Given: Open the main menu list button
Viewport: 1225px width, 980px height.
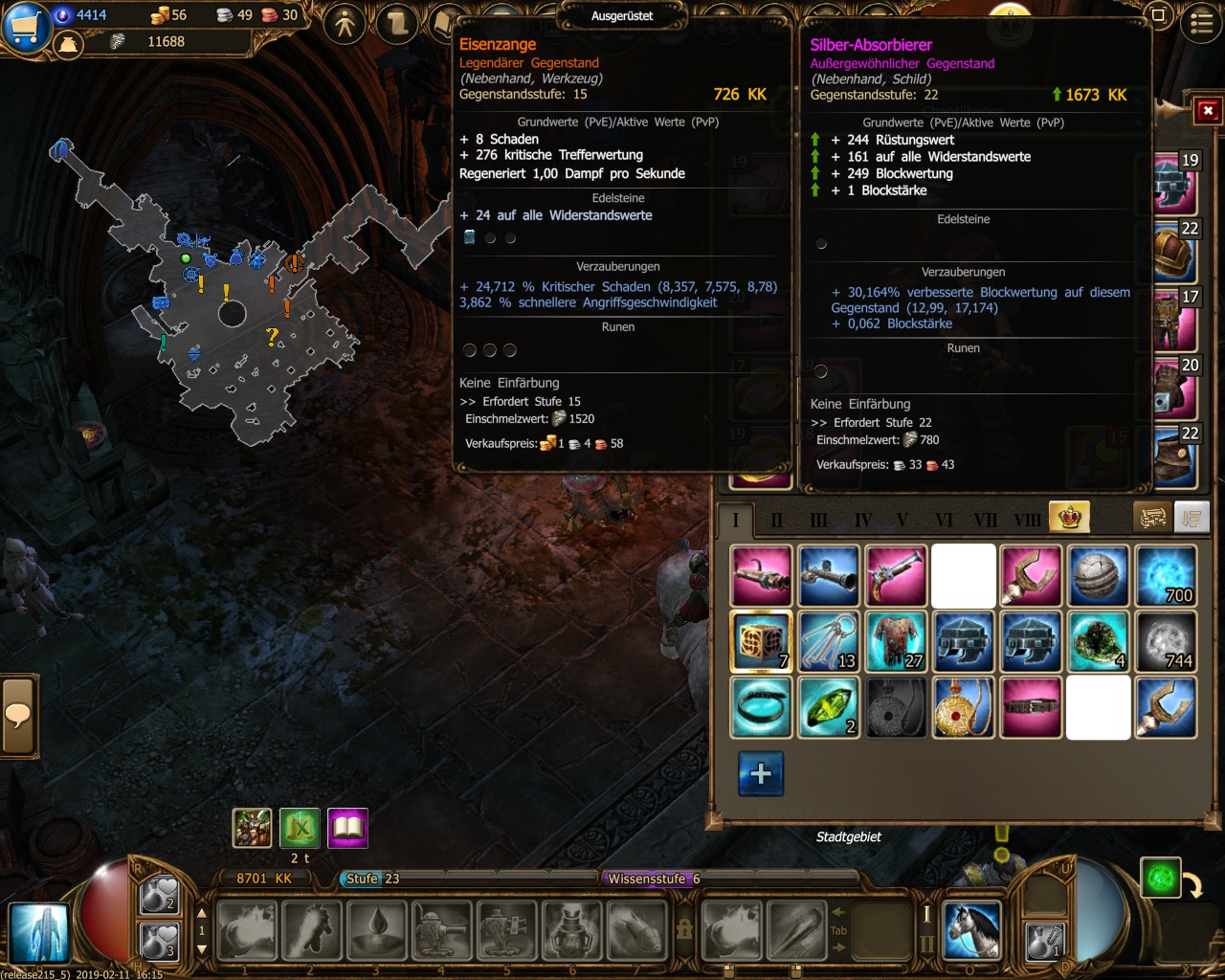Looking at the screenshot, I should (x=1201, y=23).
